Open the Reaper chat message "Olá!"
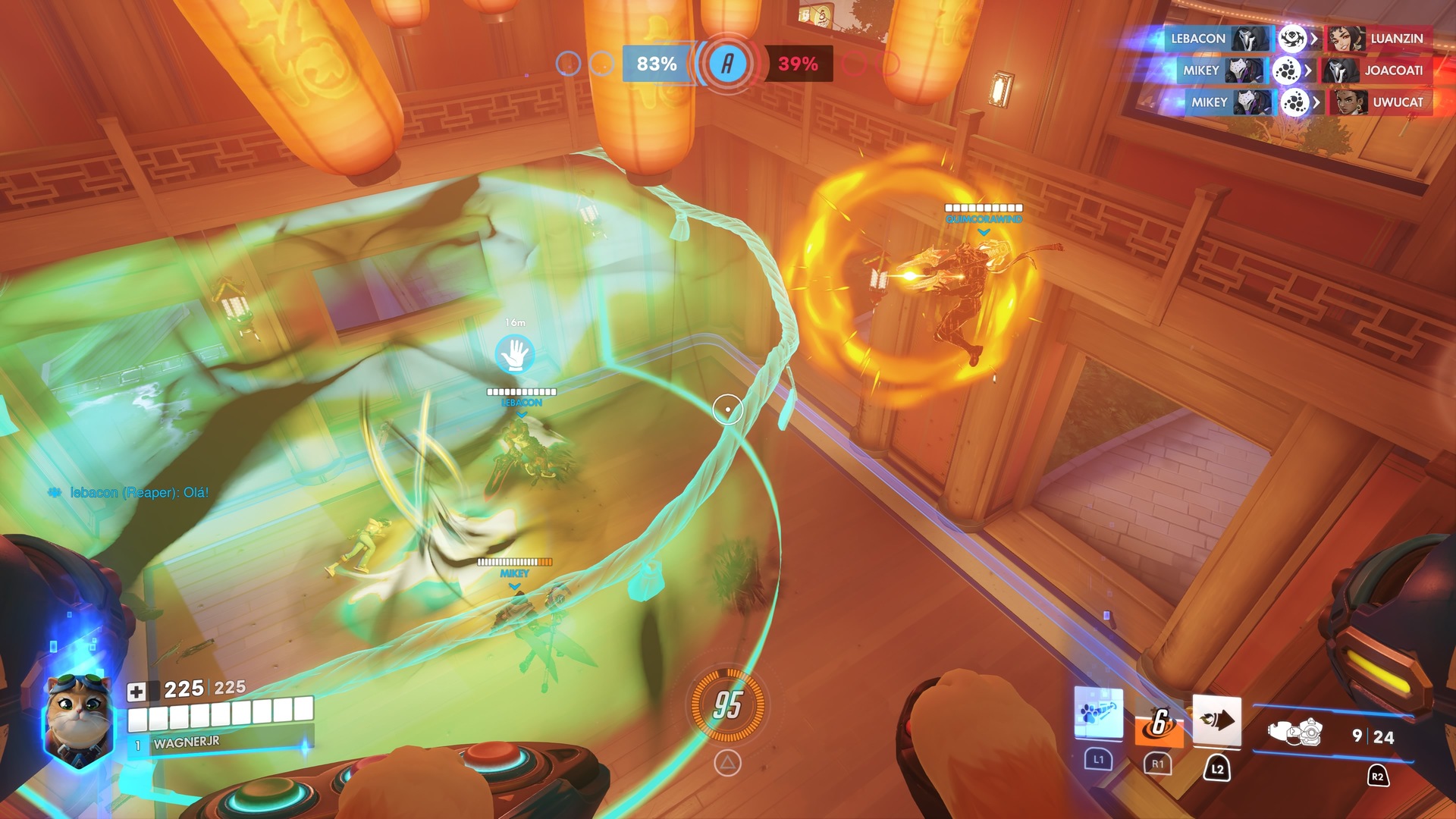Viewport: 1456px width, 819px height. pyautogui.click(x=139, y=493)
